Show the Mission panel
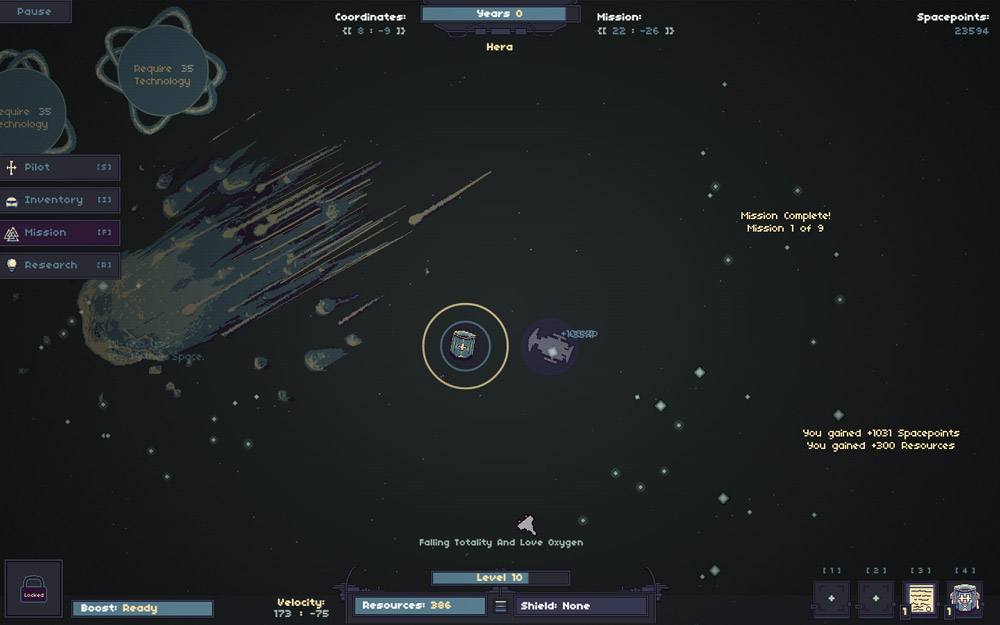This screenshot has height=625, width=1000. coord(60,233)
